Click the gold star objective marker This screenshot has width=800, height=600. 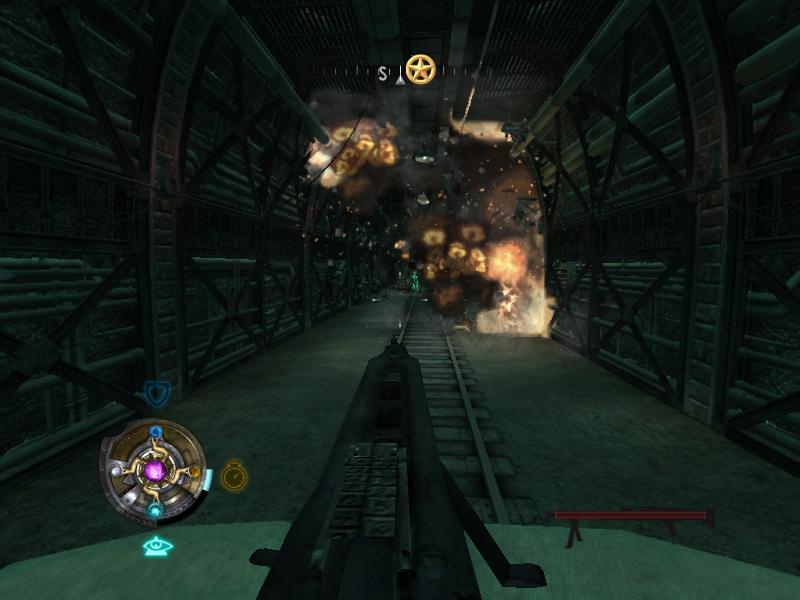(x=421, y=69)
